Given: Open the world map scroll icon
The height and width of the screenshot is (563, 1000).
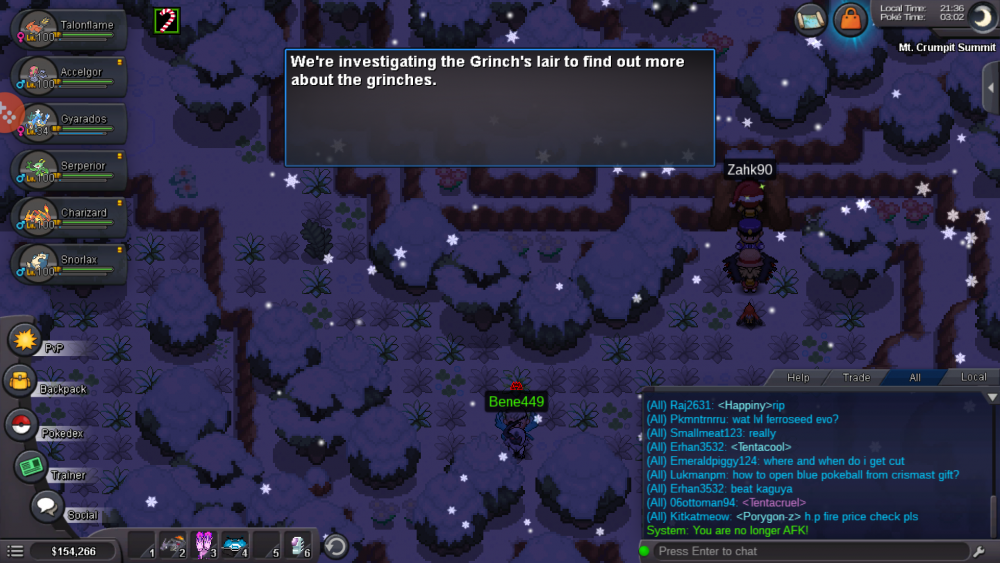Looking at the screenshot, I should pos(810,18).
